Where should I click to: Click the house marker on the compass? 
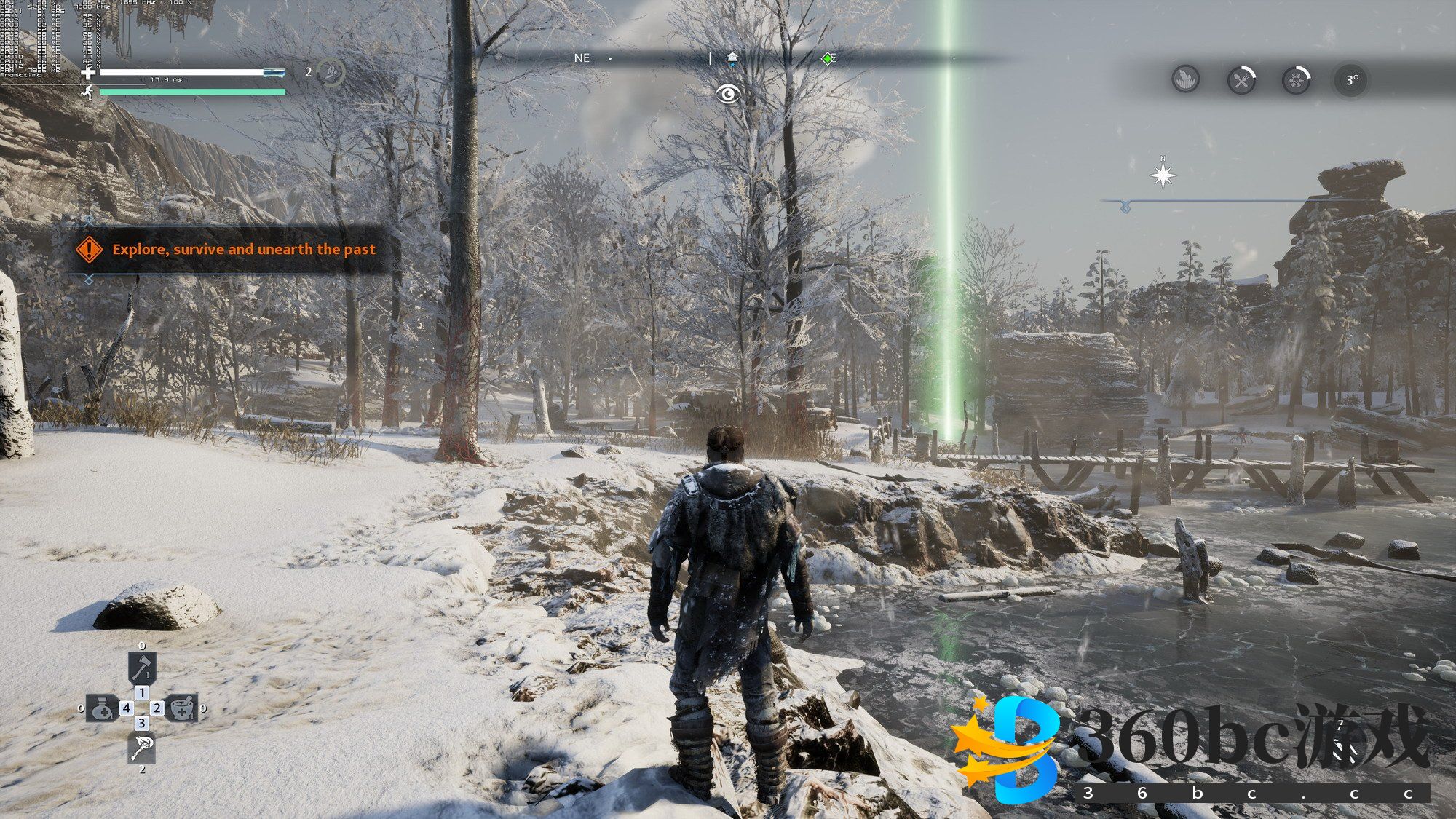[x=732, y=58]
